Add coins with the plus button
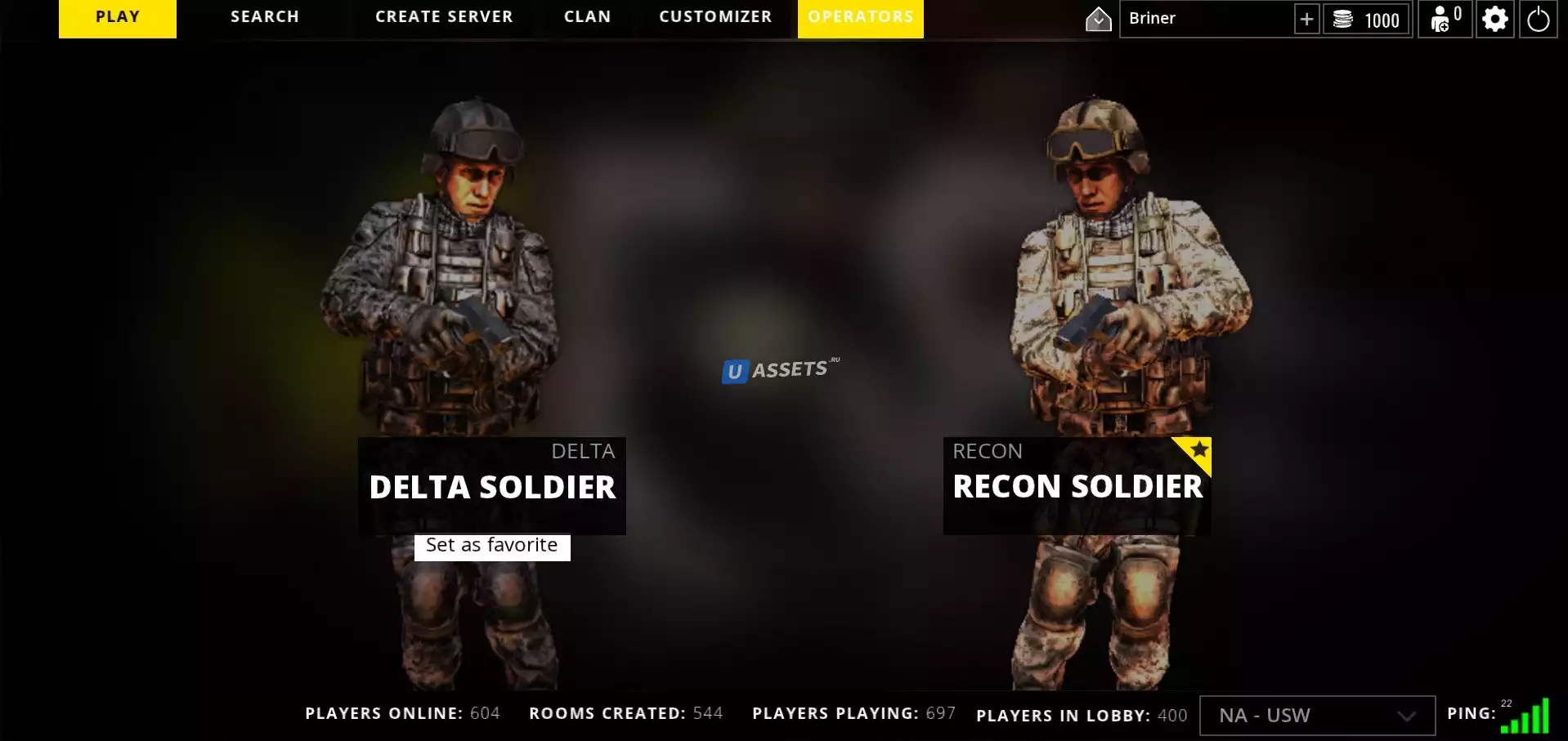 pos(1306,20)
